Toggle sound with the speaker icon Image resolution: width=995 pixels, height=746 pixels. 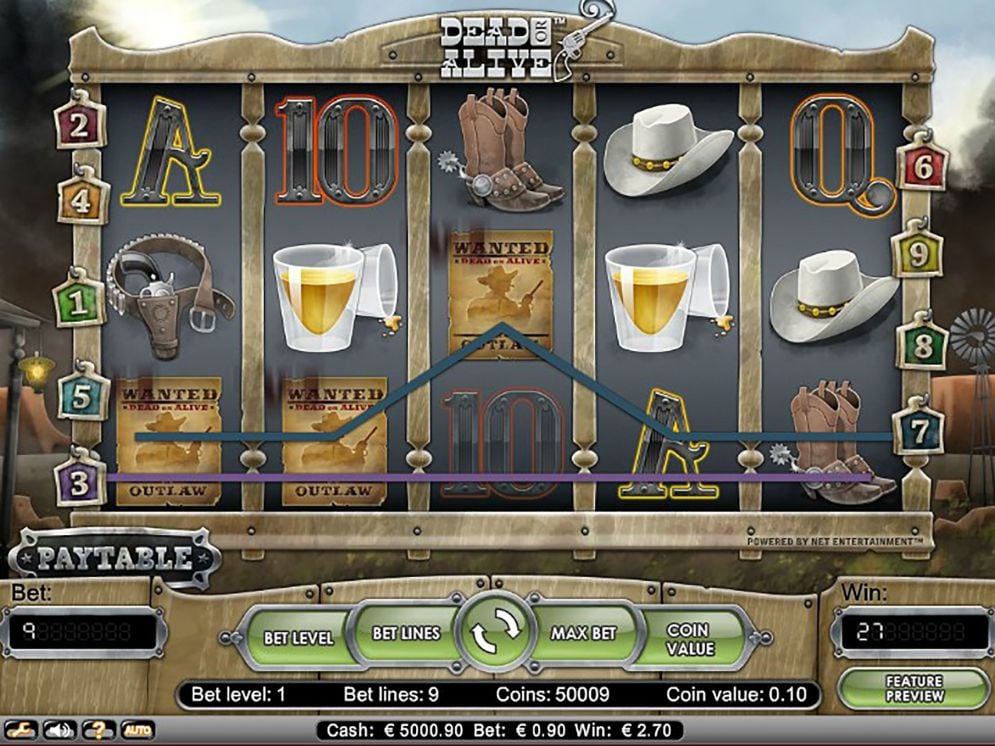(x=61, y=730)
